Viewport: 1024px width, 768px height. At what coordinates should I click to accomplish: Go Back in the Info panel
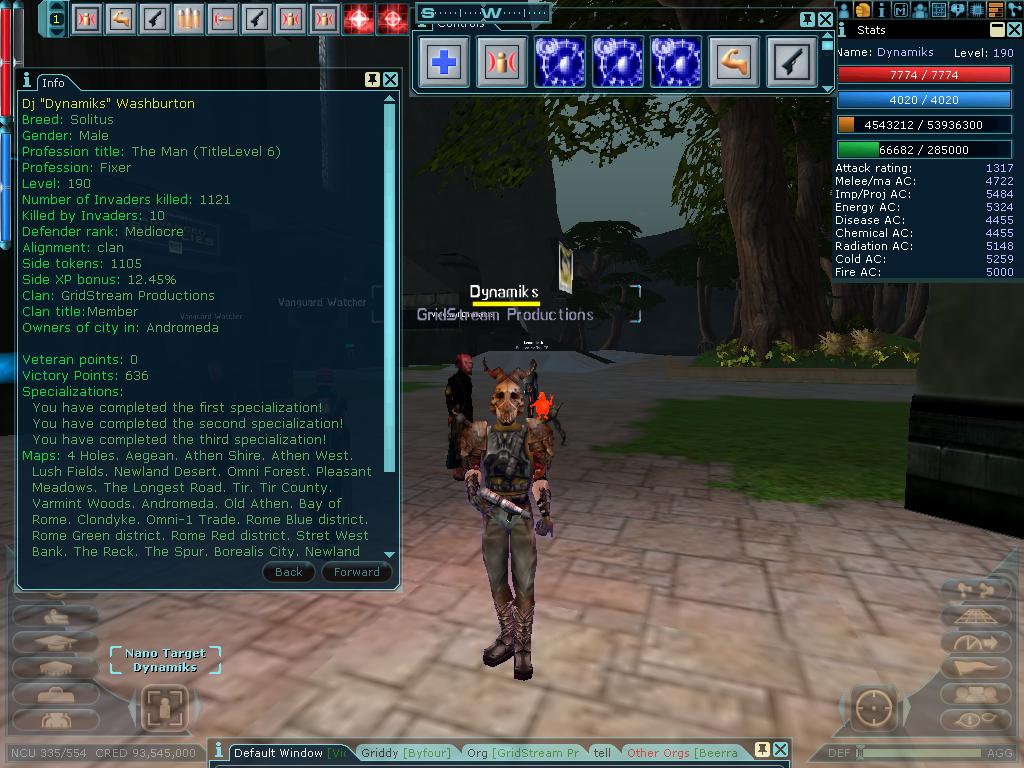click(x=288, y=572)
